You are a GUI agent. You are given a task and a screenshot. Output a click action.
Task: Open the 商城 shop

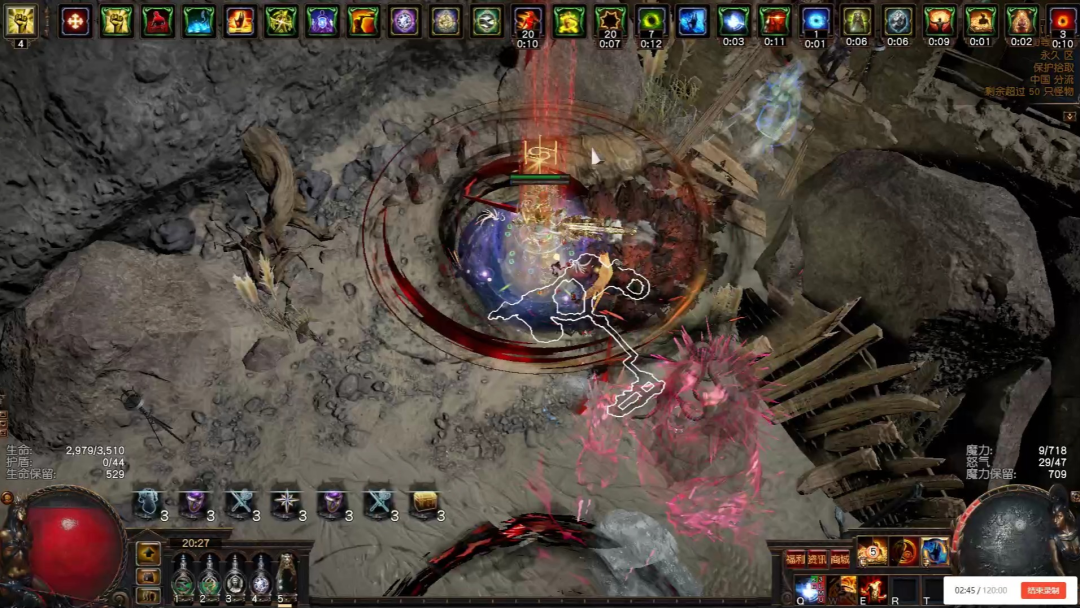pos(841,559)
